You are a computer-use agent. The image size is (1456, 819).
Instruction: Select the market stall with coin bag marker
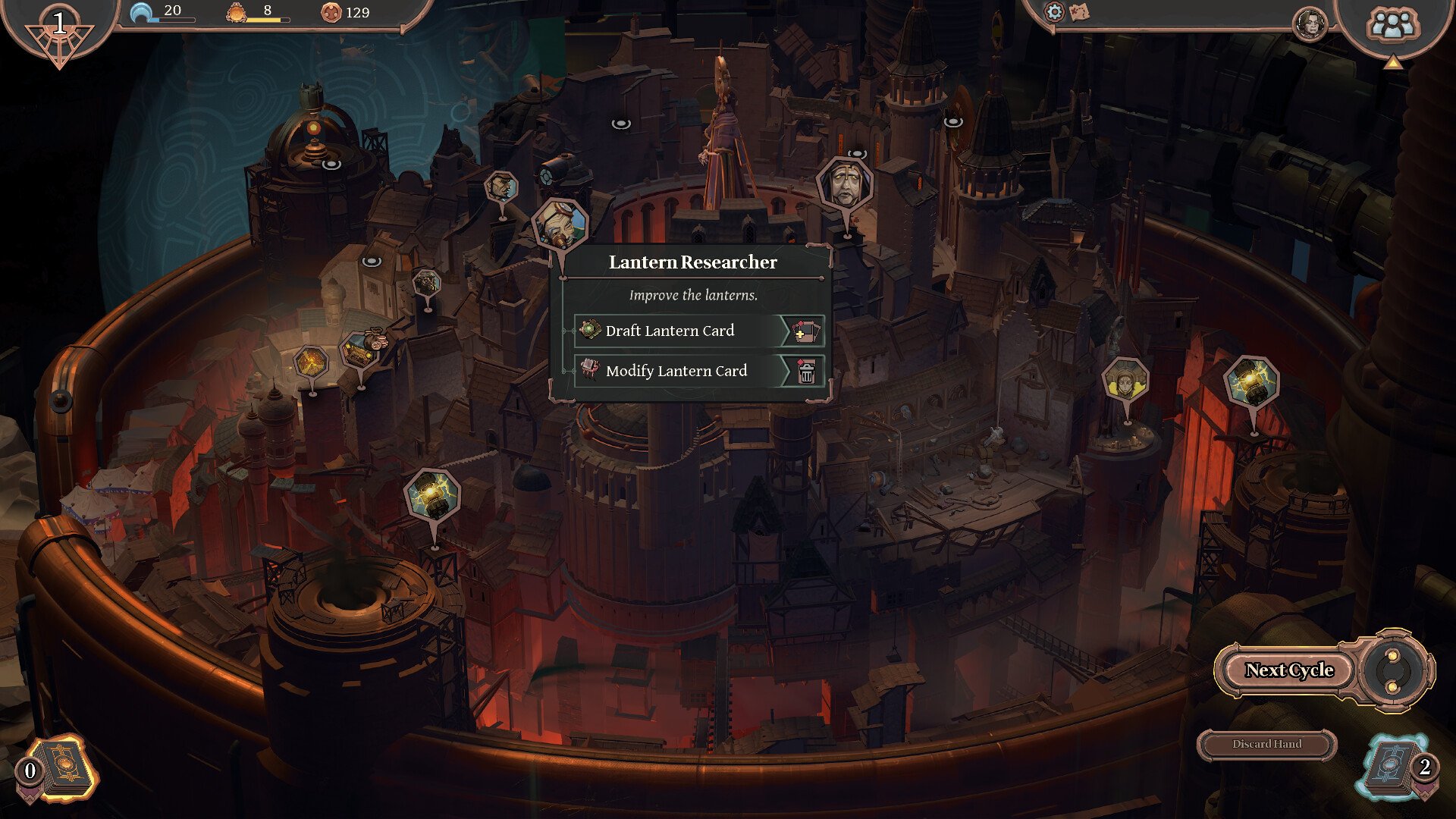361,351
